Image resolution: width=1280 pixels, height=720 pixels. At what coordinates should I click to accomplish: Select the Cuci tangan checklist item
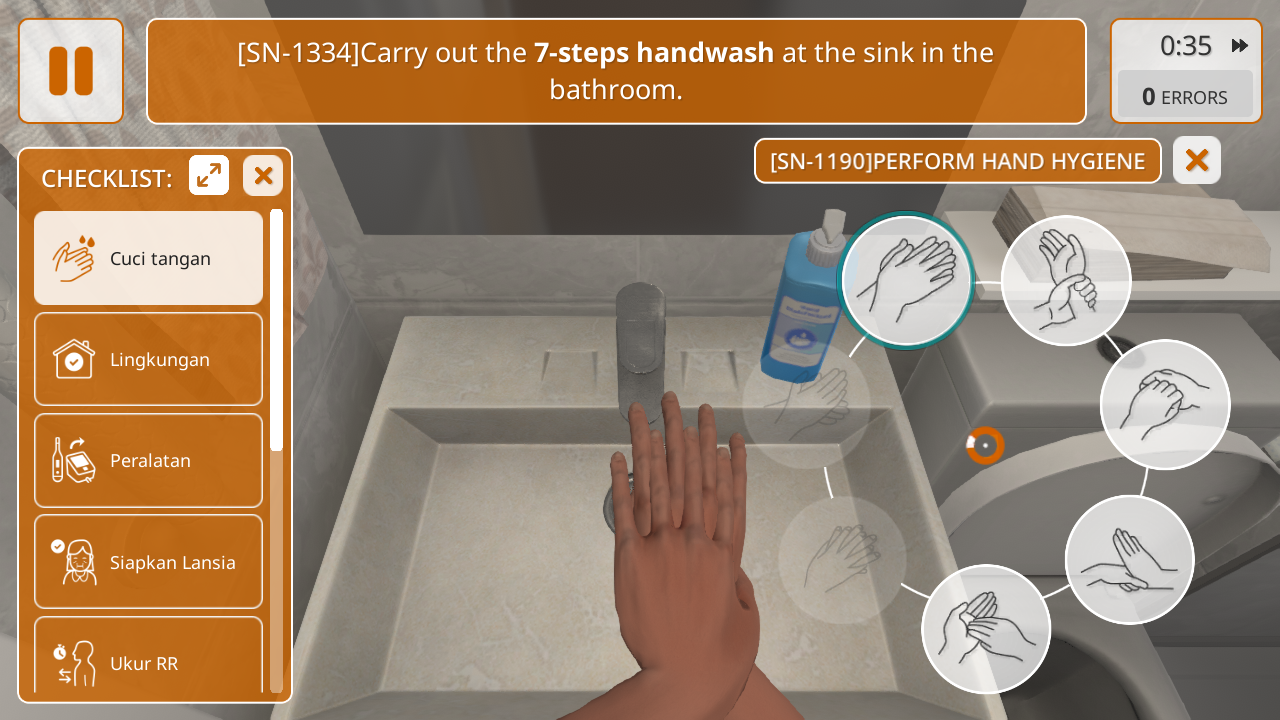149,258
